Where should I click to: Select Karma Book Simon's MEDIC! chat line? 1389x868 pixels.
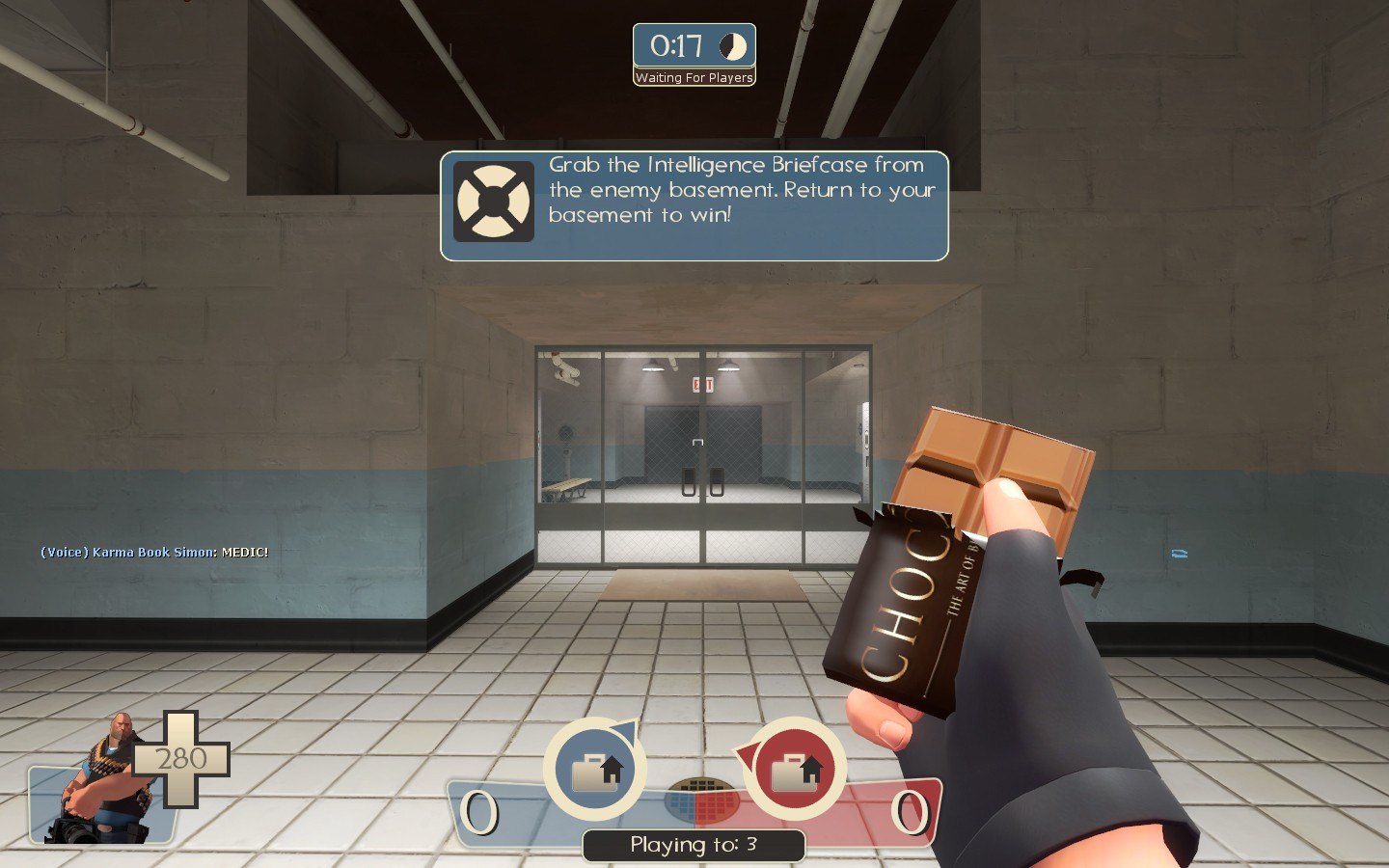pyautogui.click(x=154, y=553)
